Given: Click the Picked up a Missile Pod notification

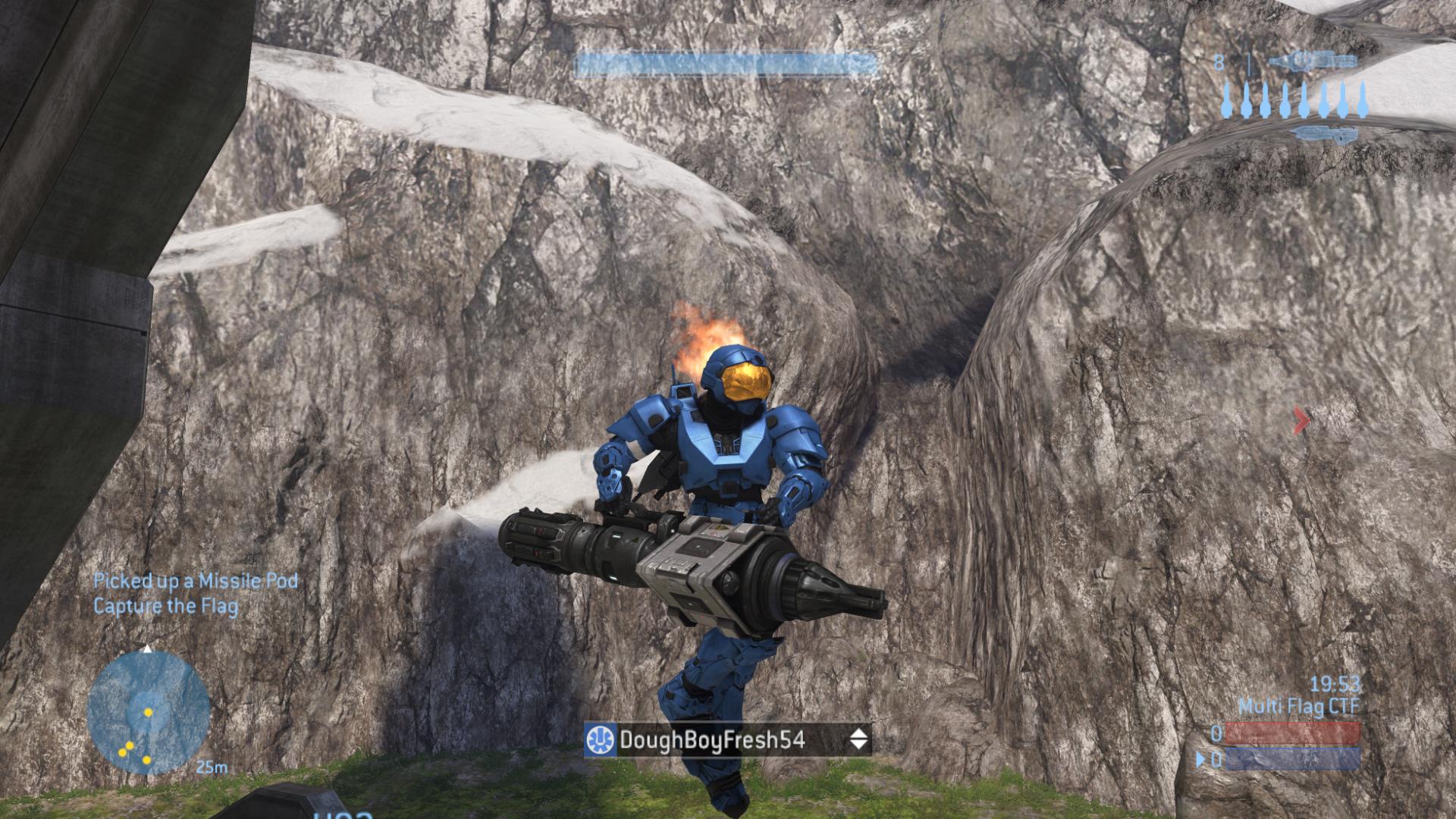Looking at the screenshot, I should click(x=194, y=580).
